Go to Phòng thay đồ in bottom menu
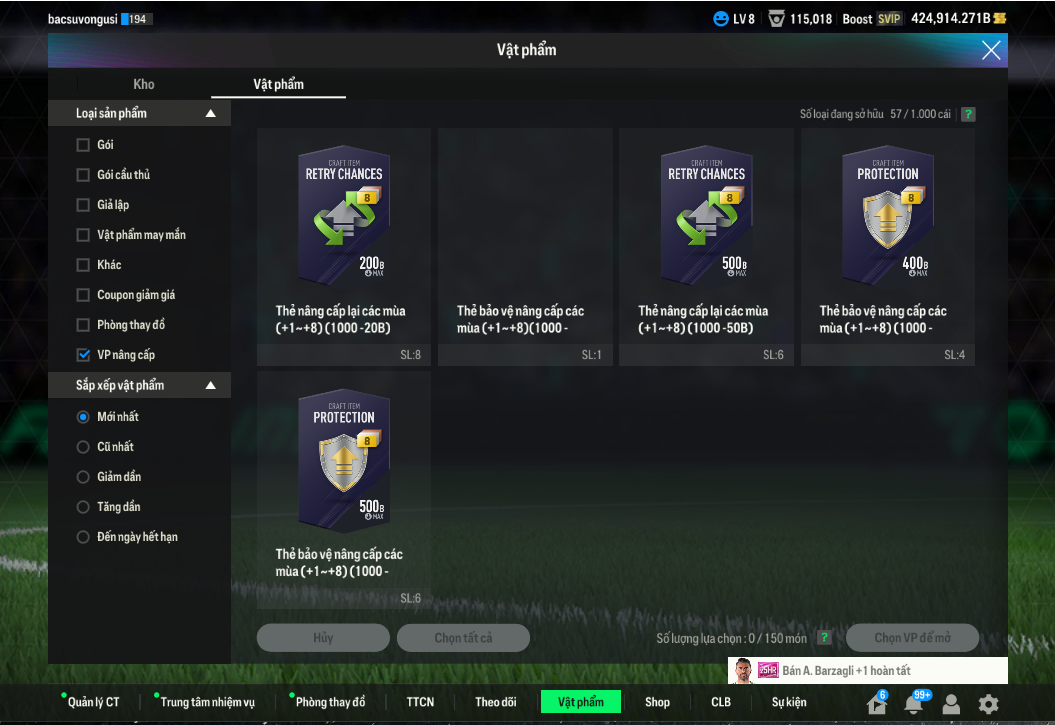This screenshot has width=1055, height=725. click(x=330, y=702)
